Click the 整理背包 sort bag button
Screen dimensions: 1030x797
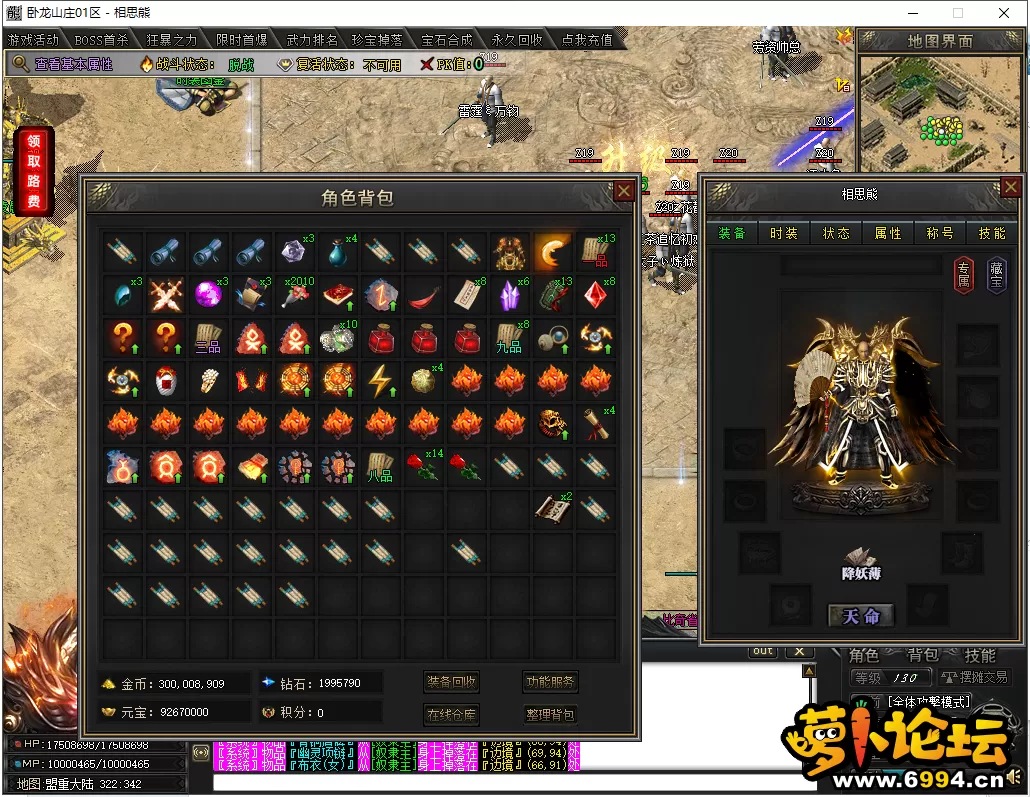tap(550, 714)
